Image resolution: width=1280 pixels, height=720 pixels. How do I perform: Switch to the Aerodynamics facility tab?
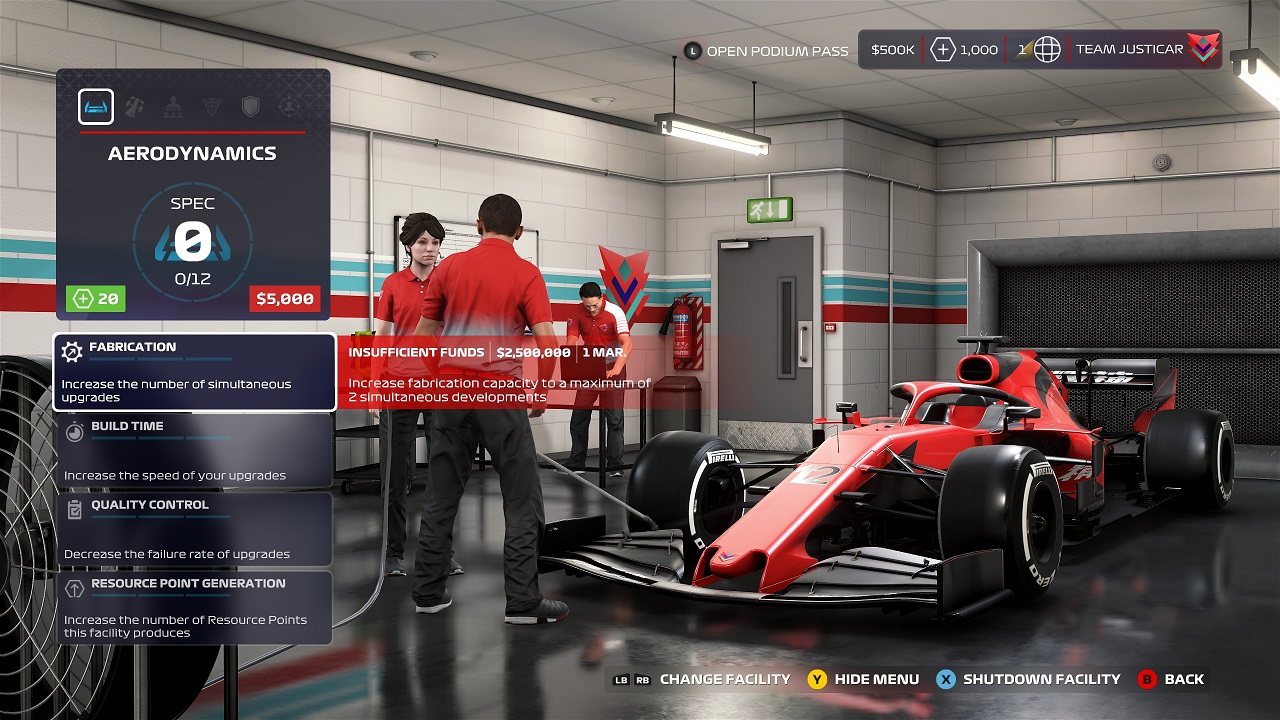[96, 107]
